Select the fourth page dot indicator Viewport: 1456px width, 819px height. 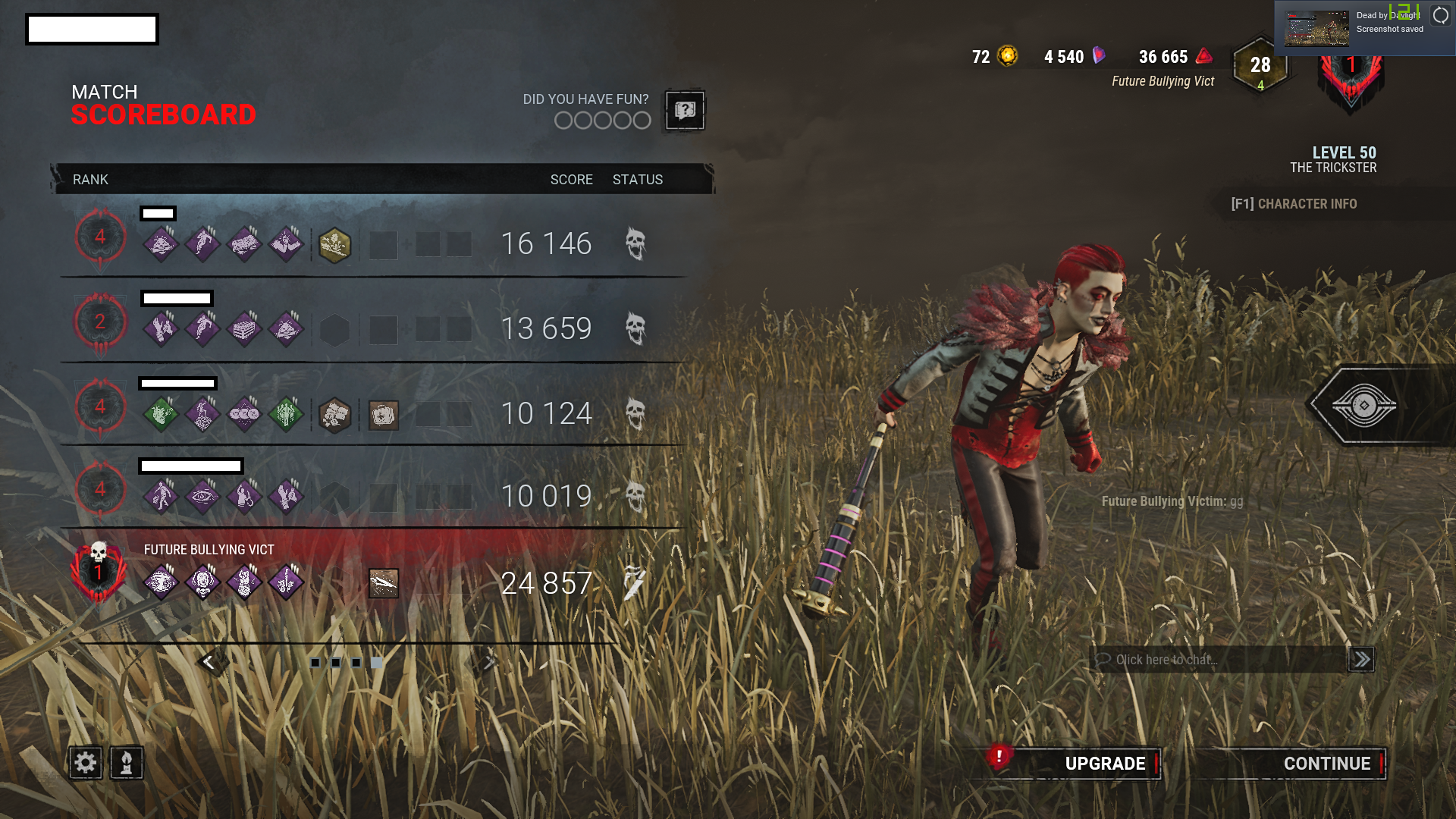pos(377,662)
